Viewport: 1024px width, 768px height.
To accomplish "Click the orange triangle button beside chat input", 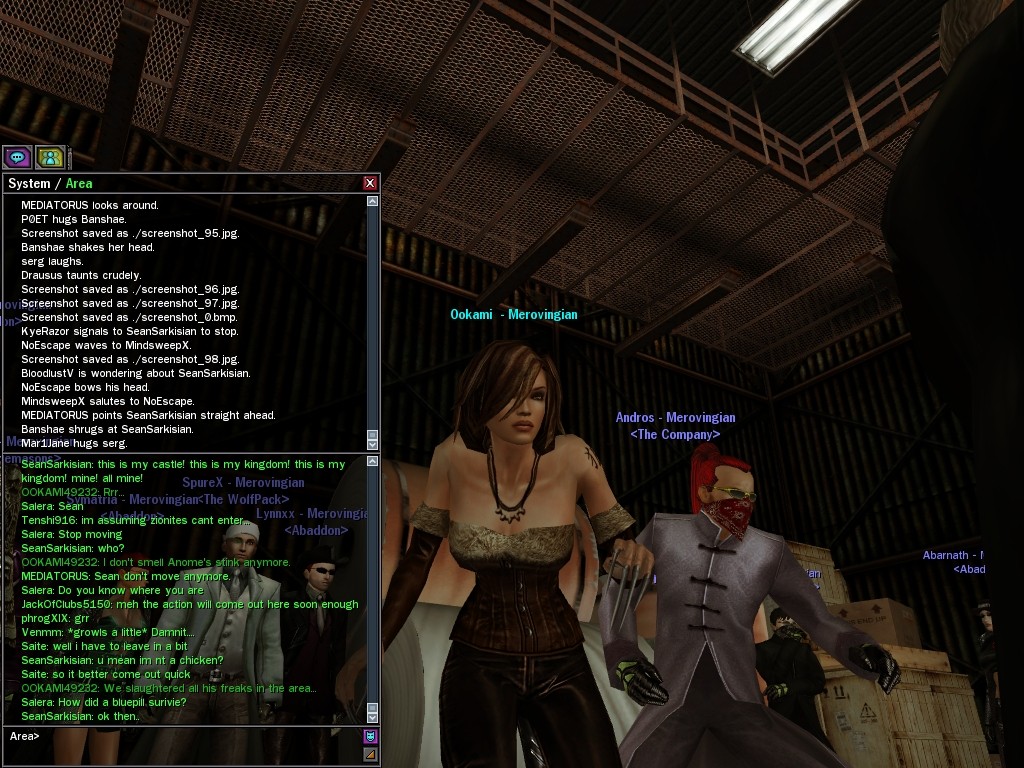I will coord(370,753).
